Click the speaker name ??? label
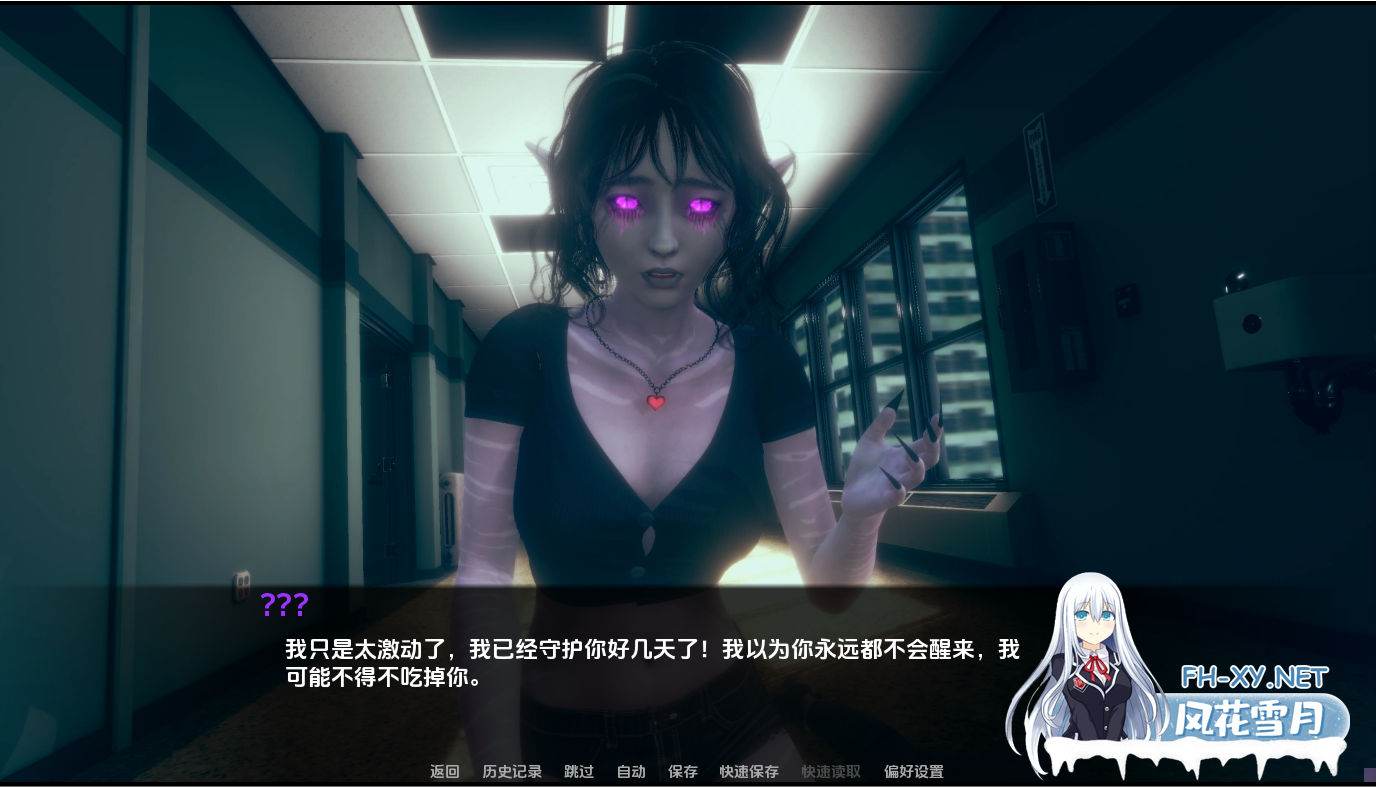The height and width of the screenshot is (787, 1376). 285,604
